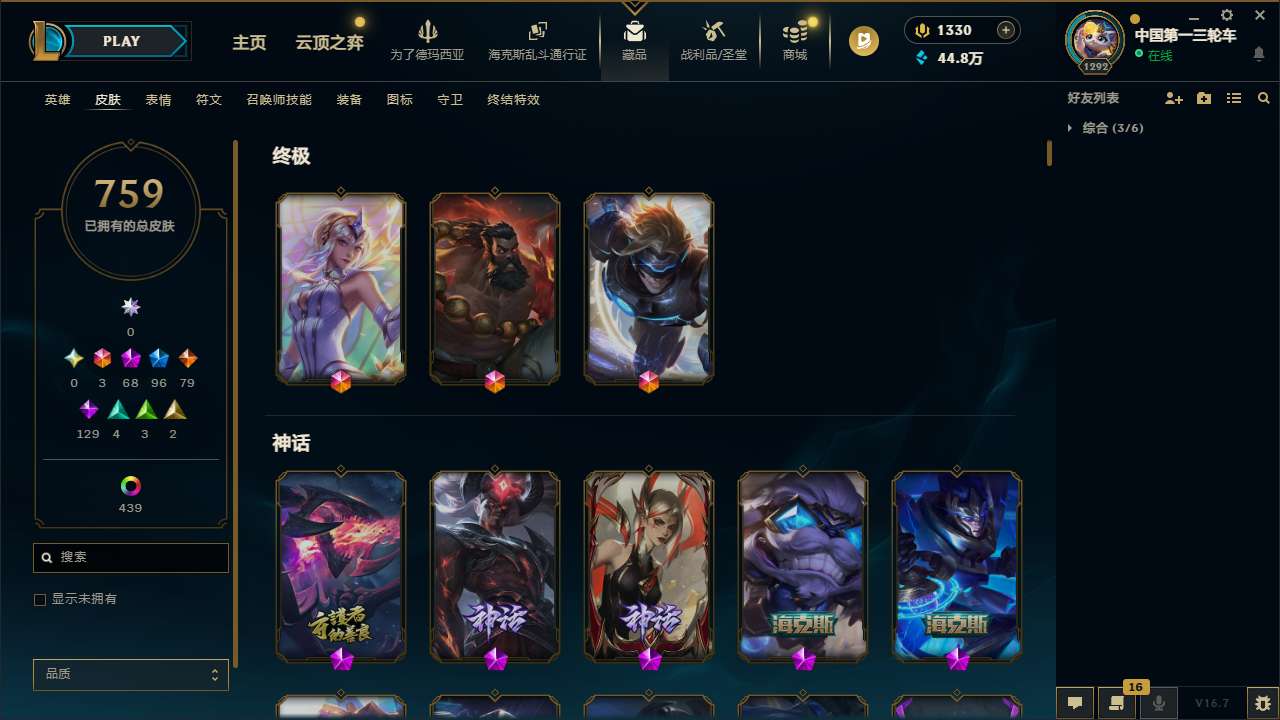Viewport: 1280px width, 720px height.
Task: Switch to the 表情 emotes tab
Action: 158,100
